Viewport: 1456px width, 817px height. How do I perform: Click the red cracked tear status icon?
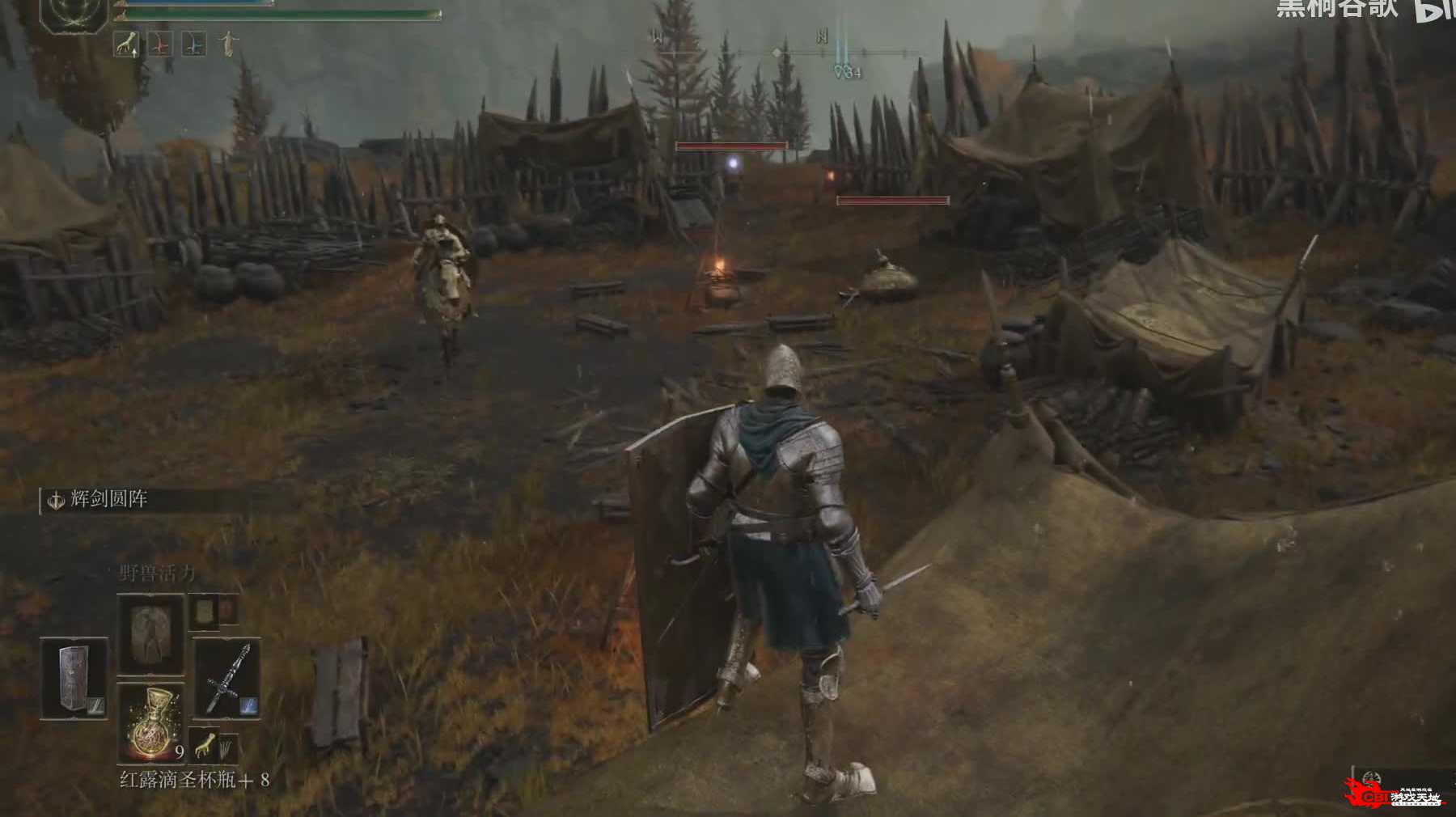tap(161, 44)
